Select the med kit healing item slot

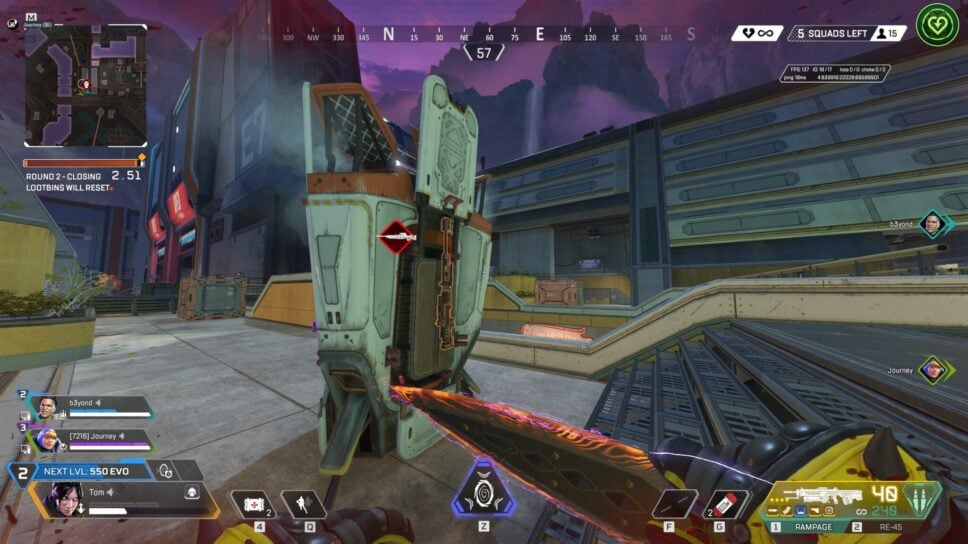point(250,504)
